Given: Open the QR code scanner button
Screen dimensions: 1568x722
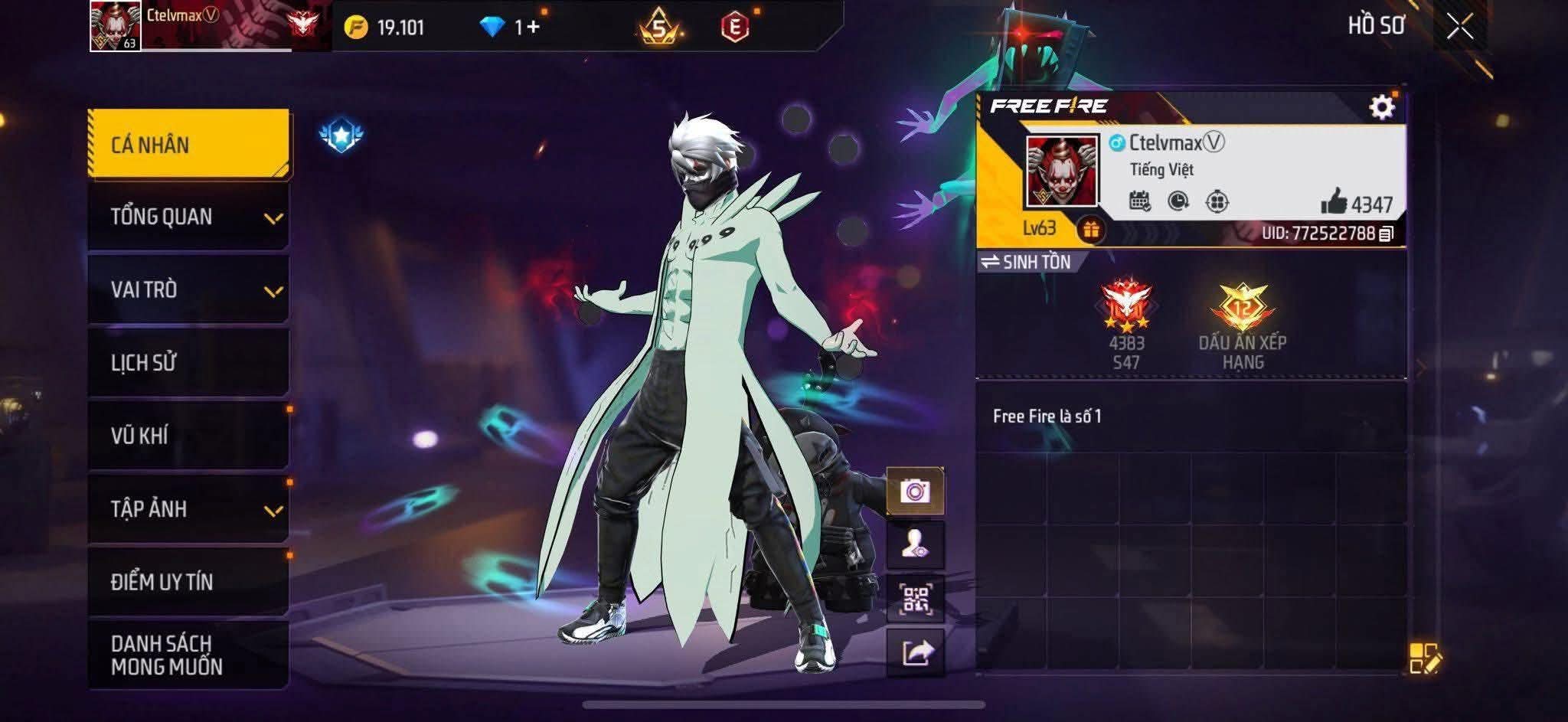Looking at the screenshot, I should [x=915, y=599].
